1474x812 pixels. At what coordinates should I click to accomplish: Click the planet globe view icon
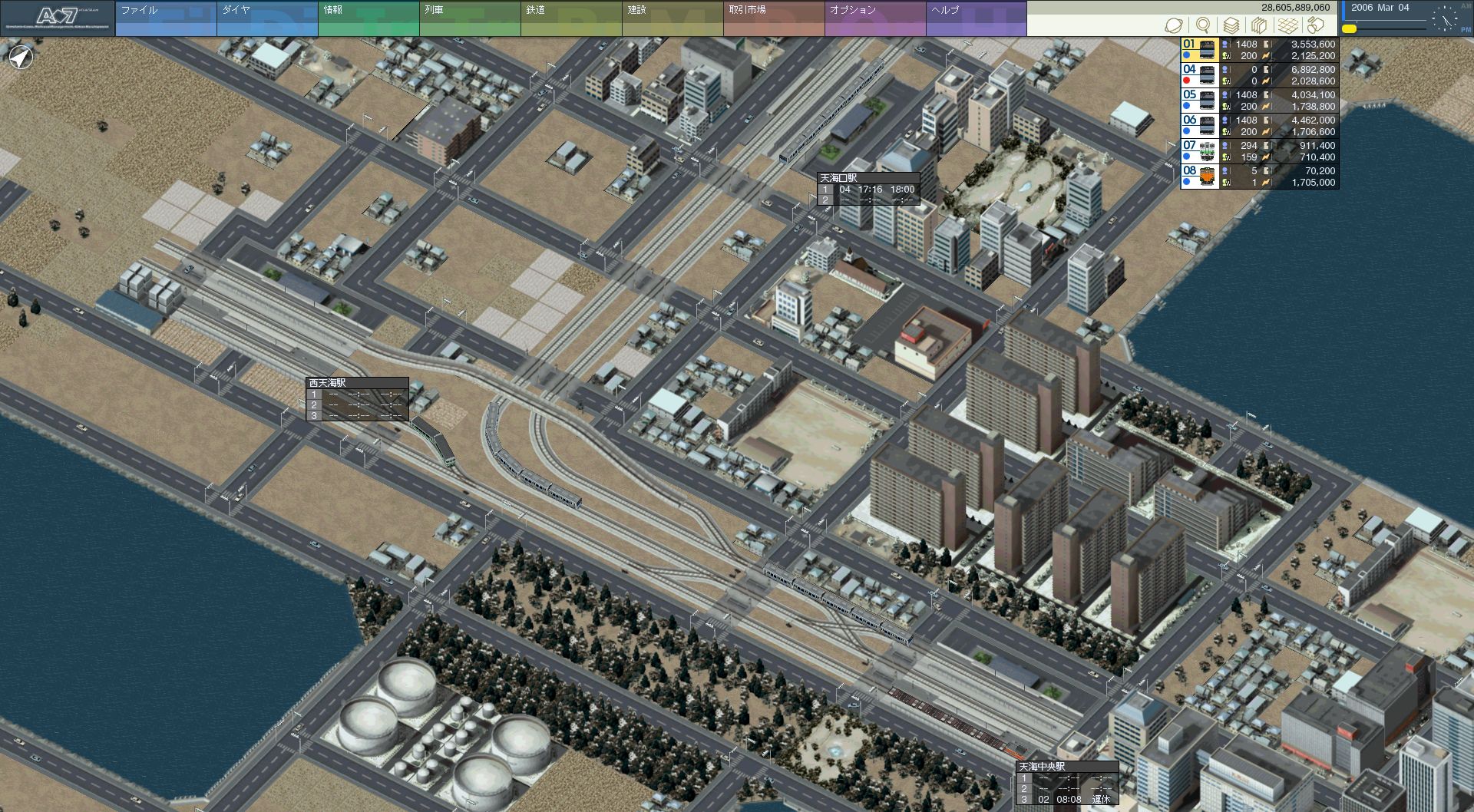point(1174,25)
